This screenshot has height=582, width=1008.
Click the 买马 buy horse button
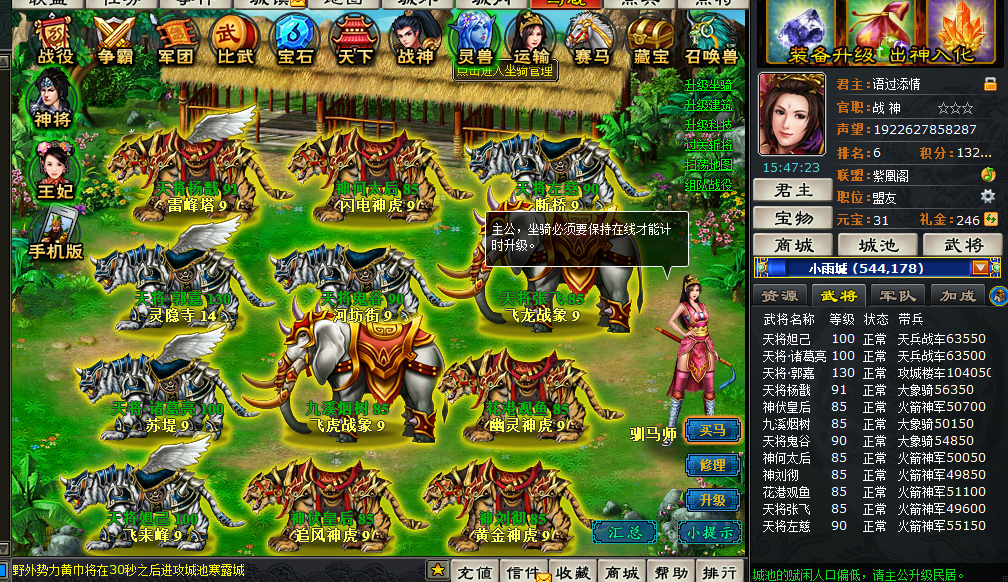pyautogui.click(x=712, y=430)
